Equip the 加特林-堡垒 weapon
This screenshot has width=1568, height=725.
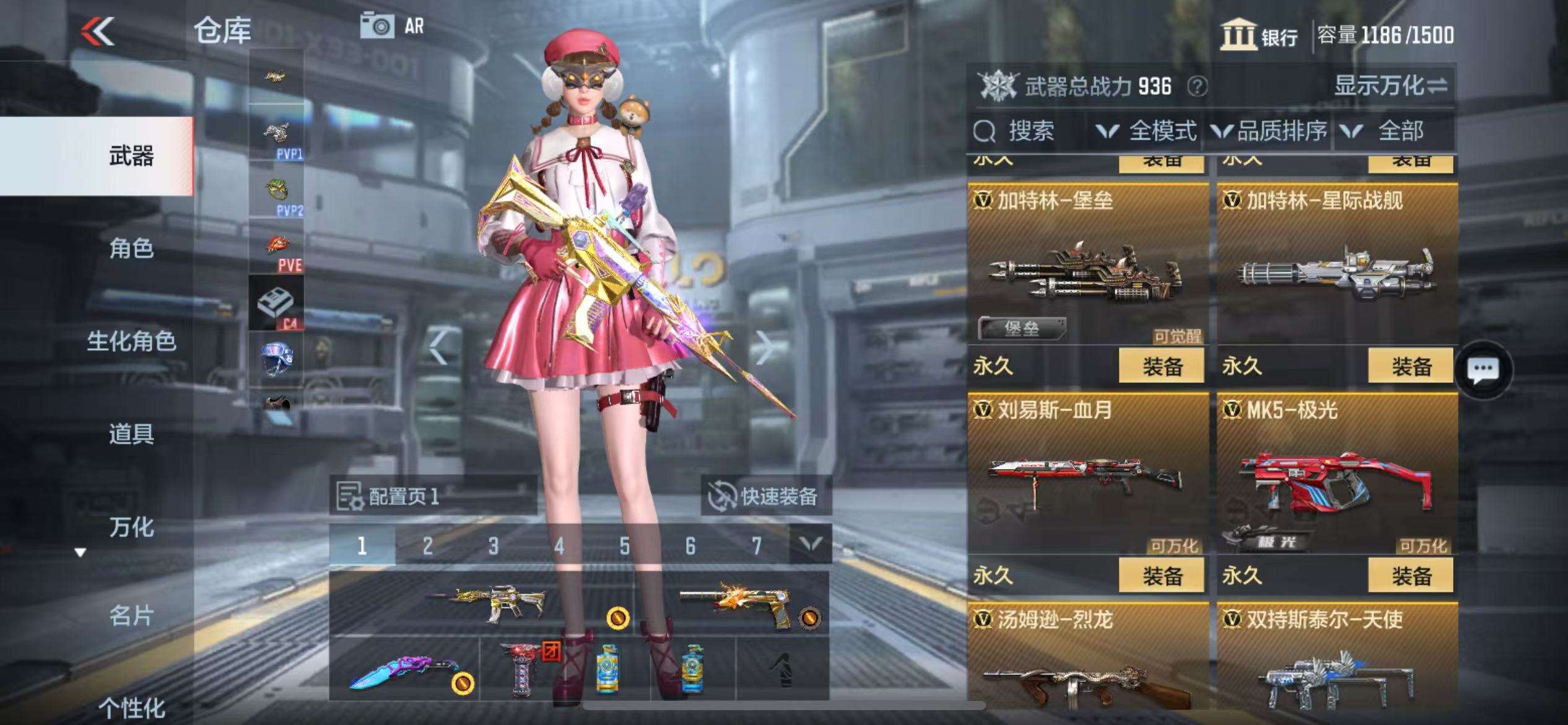[x=1161, y=366]
